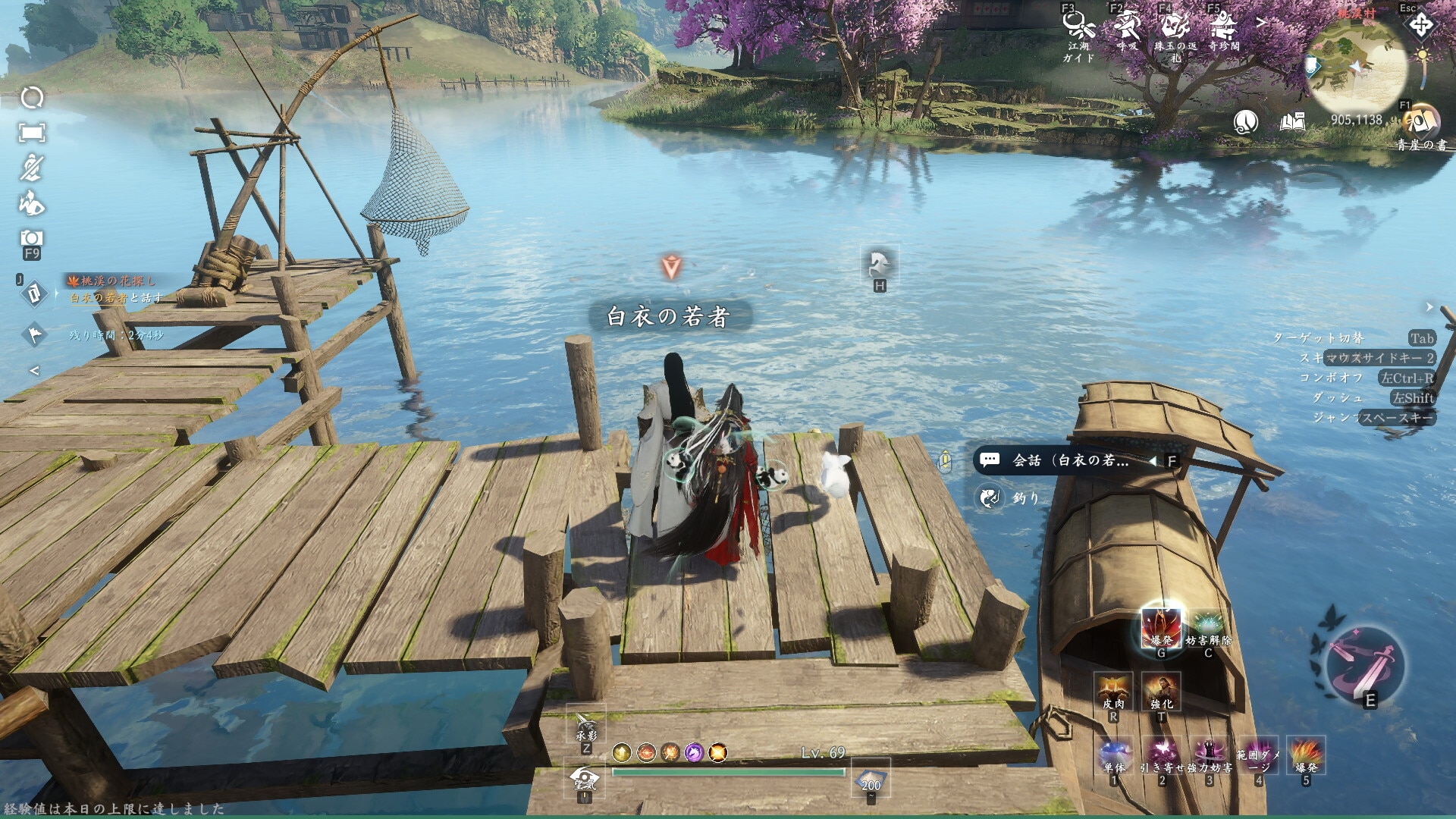
Task: Click the circular minimap
Action: click(x=1357, y=67)
